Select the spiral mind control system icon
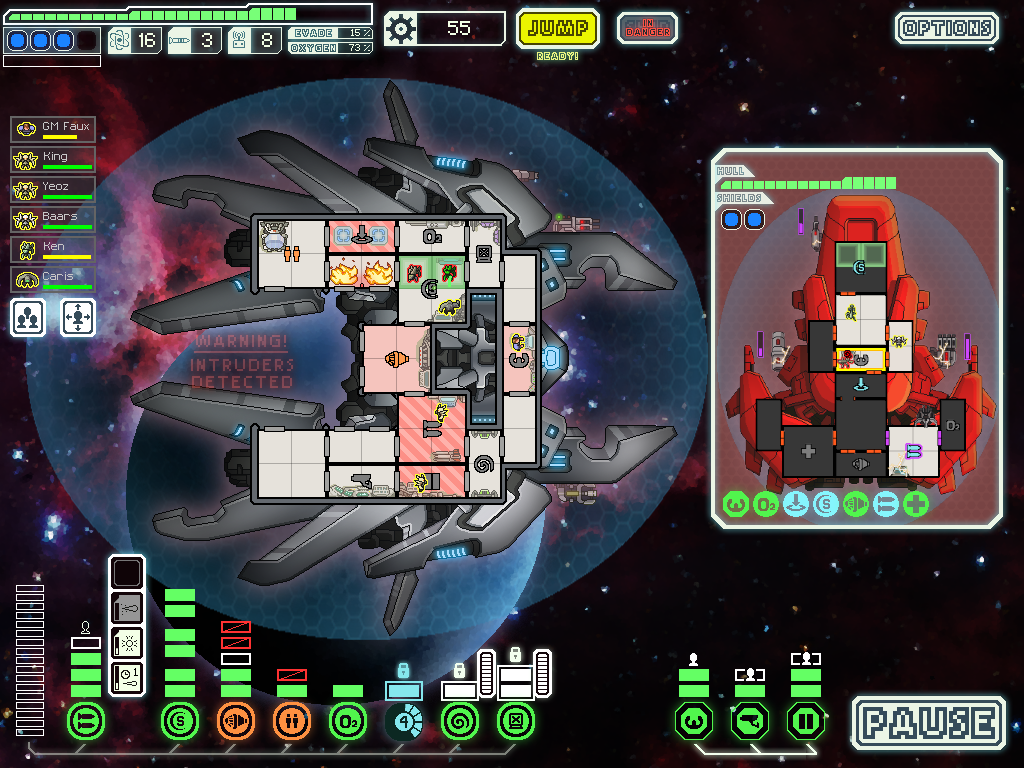 coord(460,721)
